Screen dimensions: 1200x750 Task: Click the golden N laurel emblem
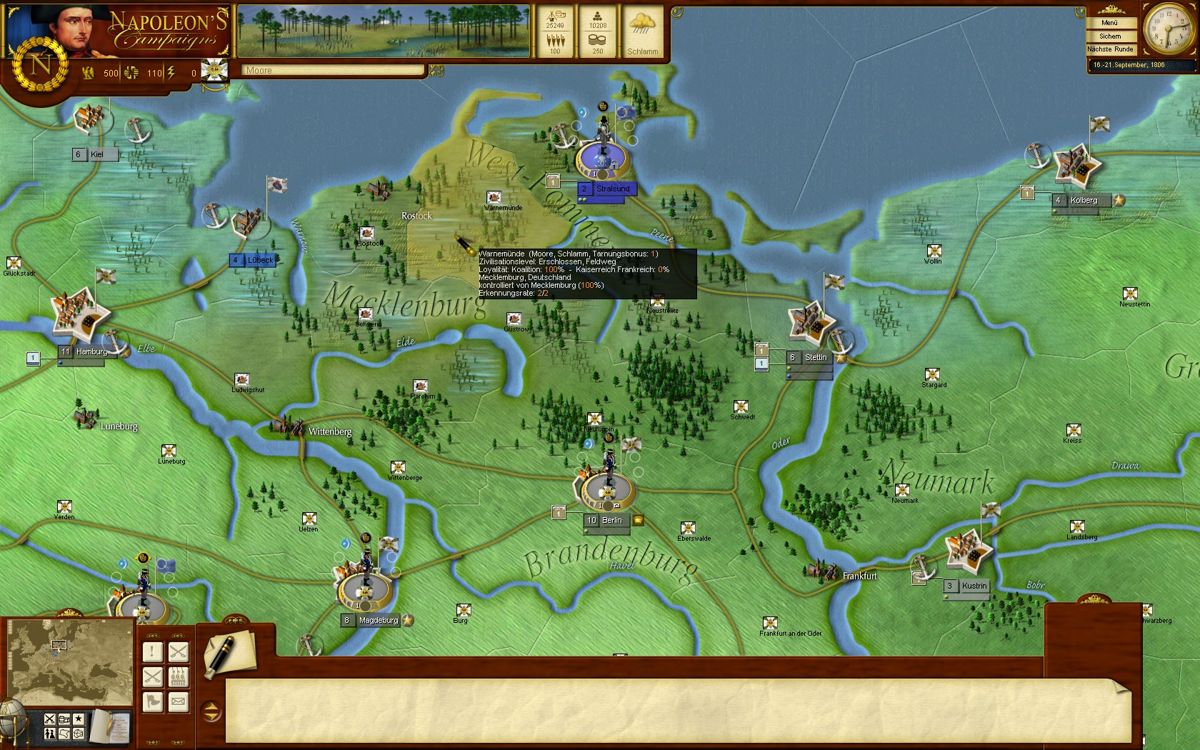pyautogui.click(x=41, y=63)
